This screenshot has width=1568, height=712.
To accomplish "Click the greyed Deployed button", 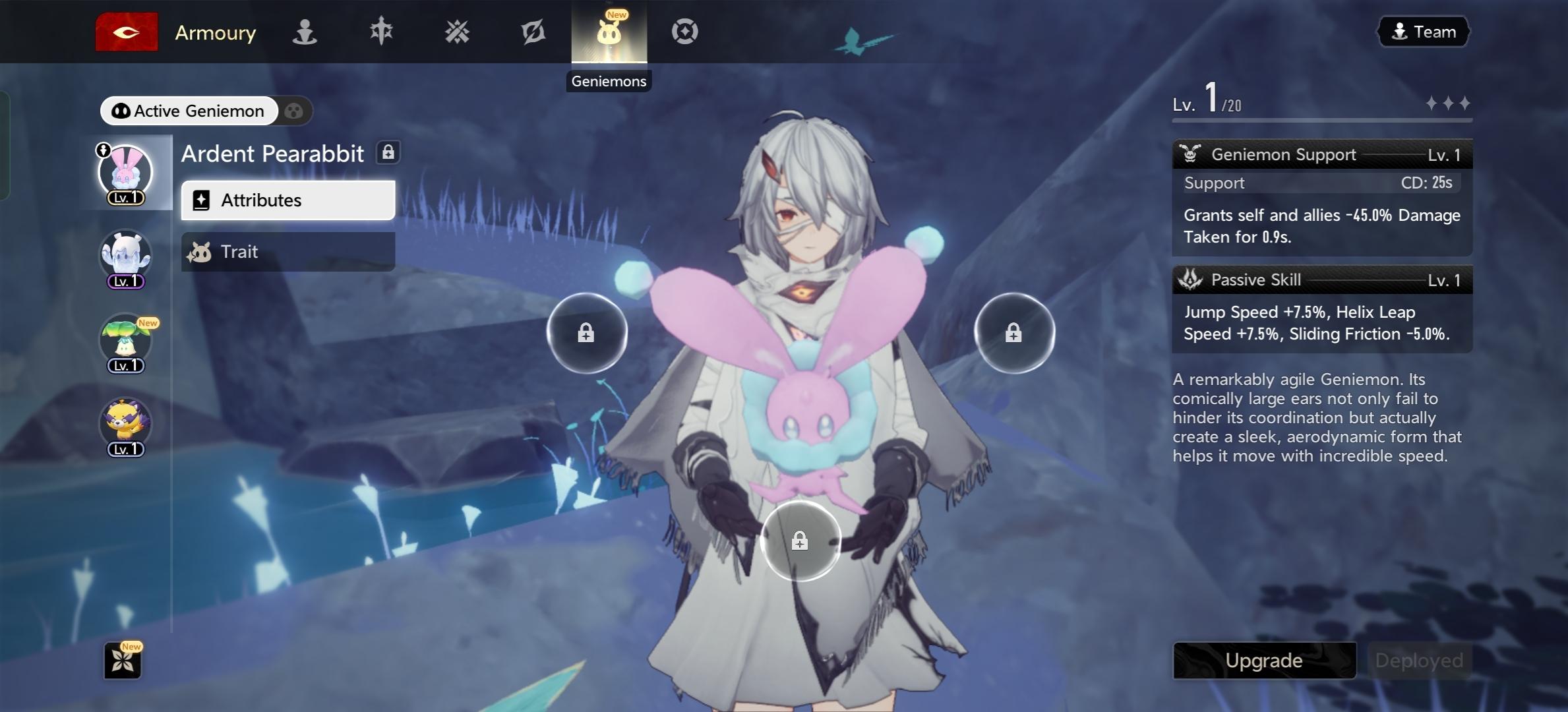I will coord(1419,661).
